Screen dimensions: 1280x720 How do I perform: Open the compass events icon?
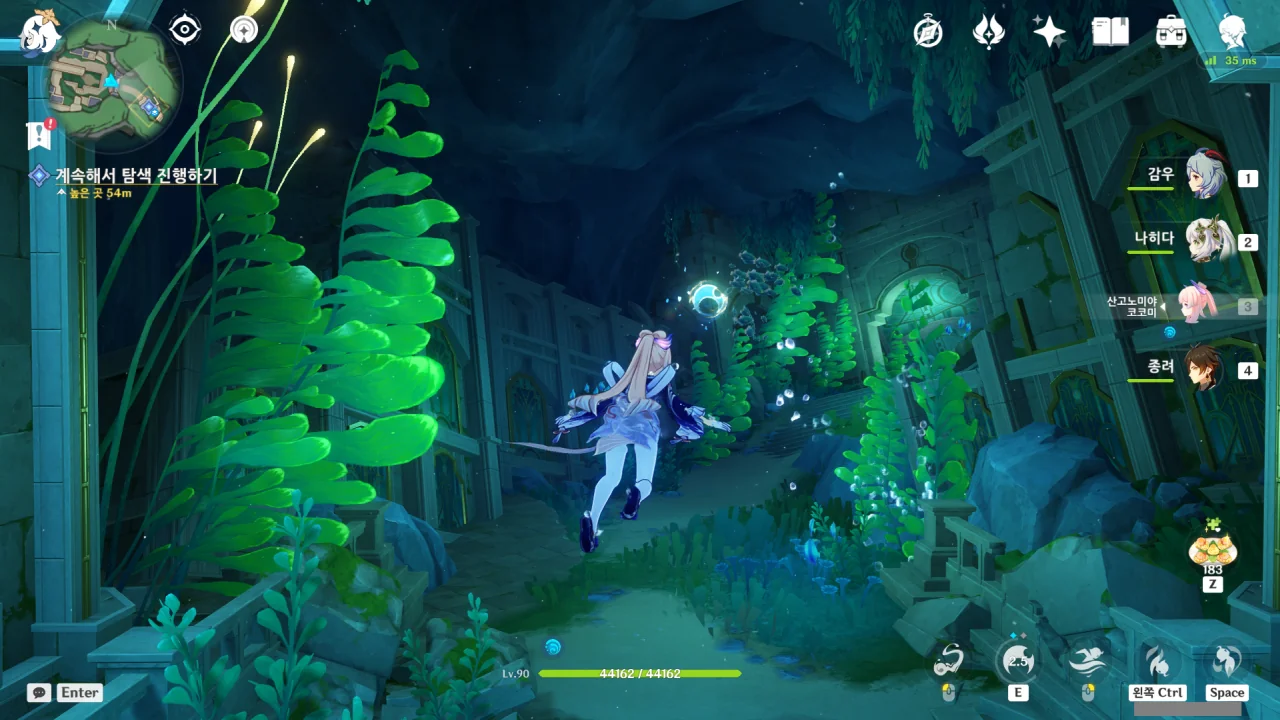pos(928,33)
